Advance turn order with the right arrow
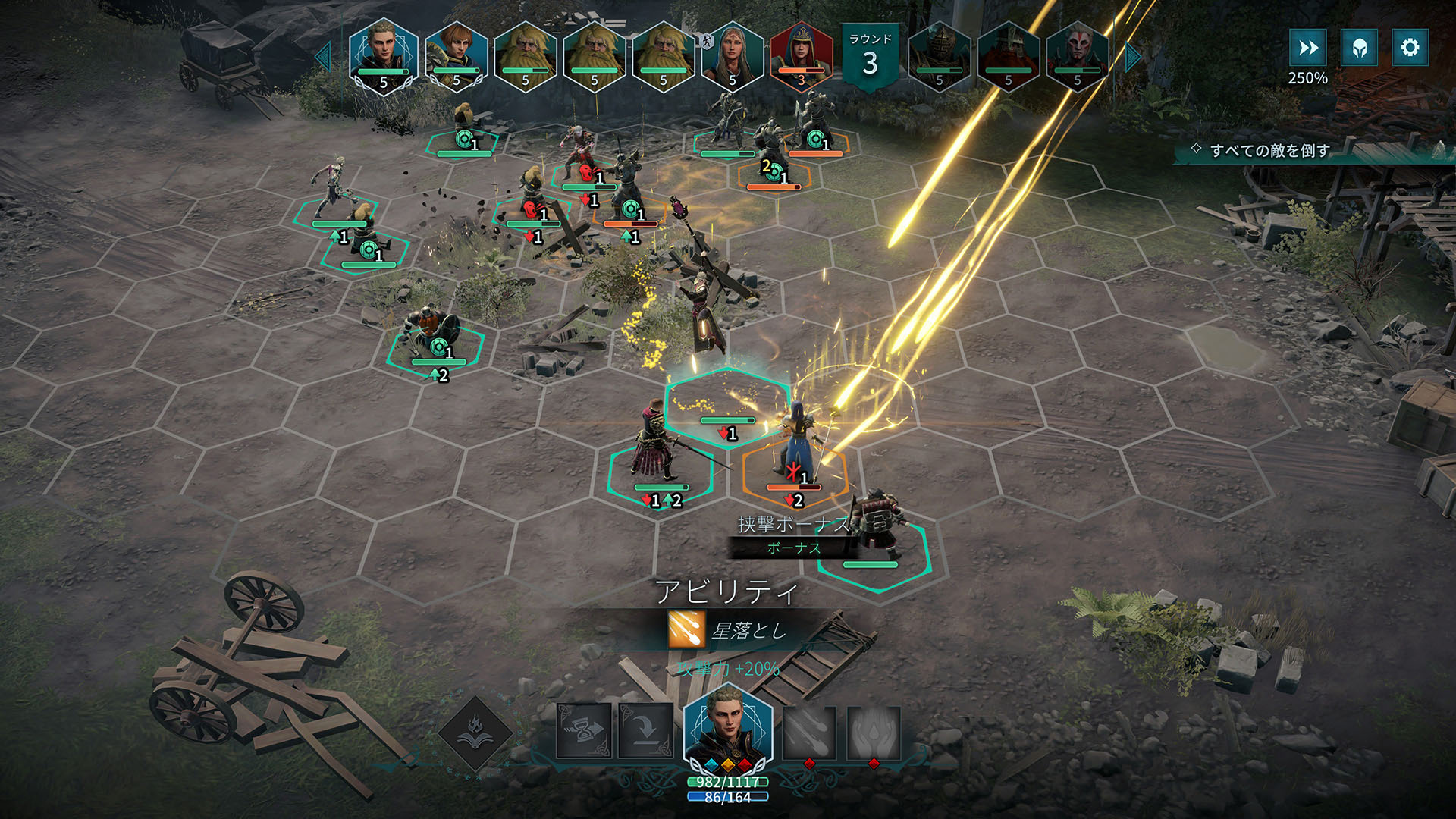The height and width of the screenshot is (819, 1456). point(1132,58)
